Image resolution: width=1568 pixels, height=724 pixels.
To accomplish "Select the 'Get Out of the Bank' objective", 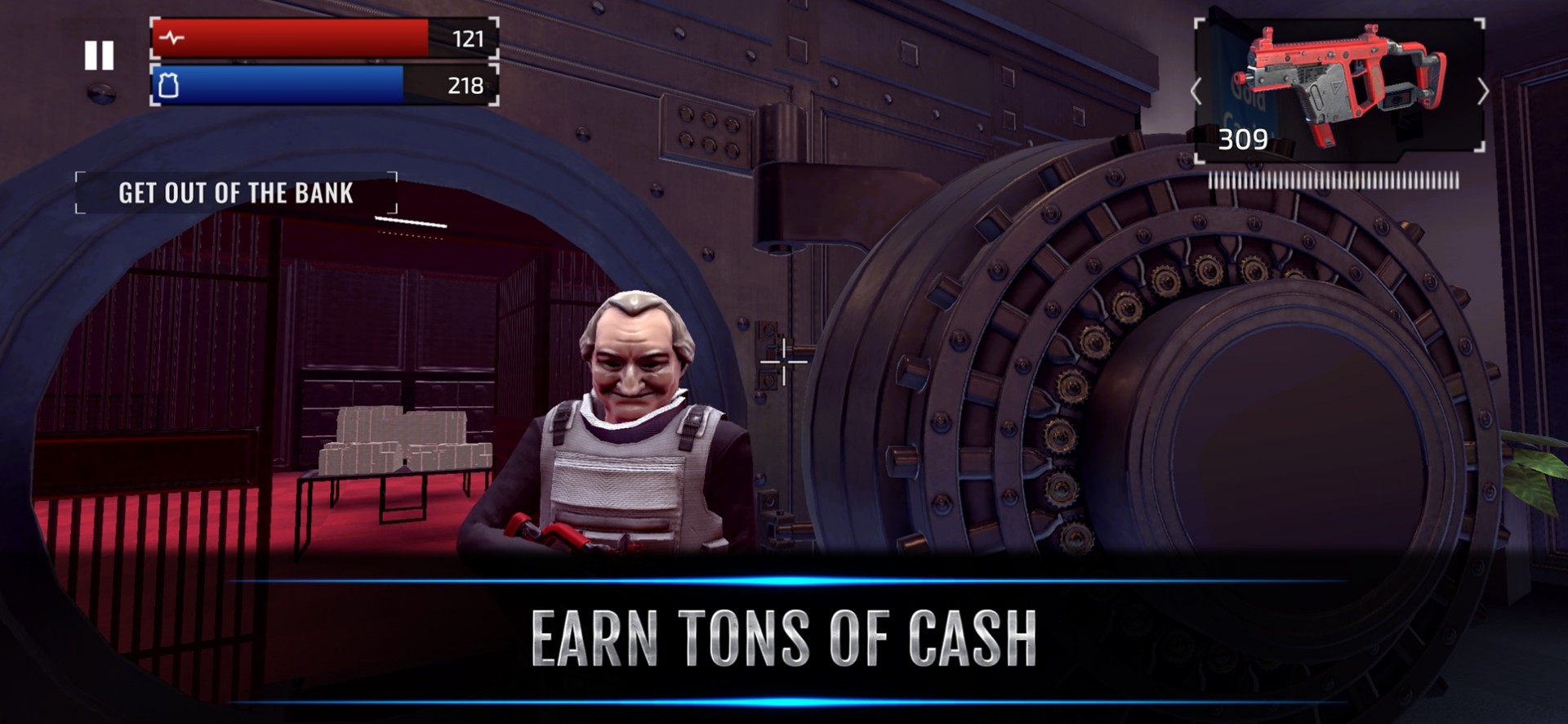I will (236, 193).
